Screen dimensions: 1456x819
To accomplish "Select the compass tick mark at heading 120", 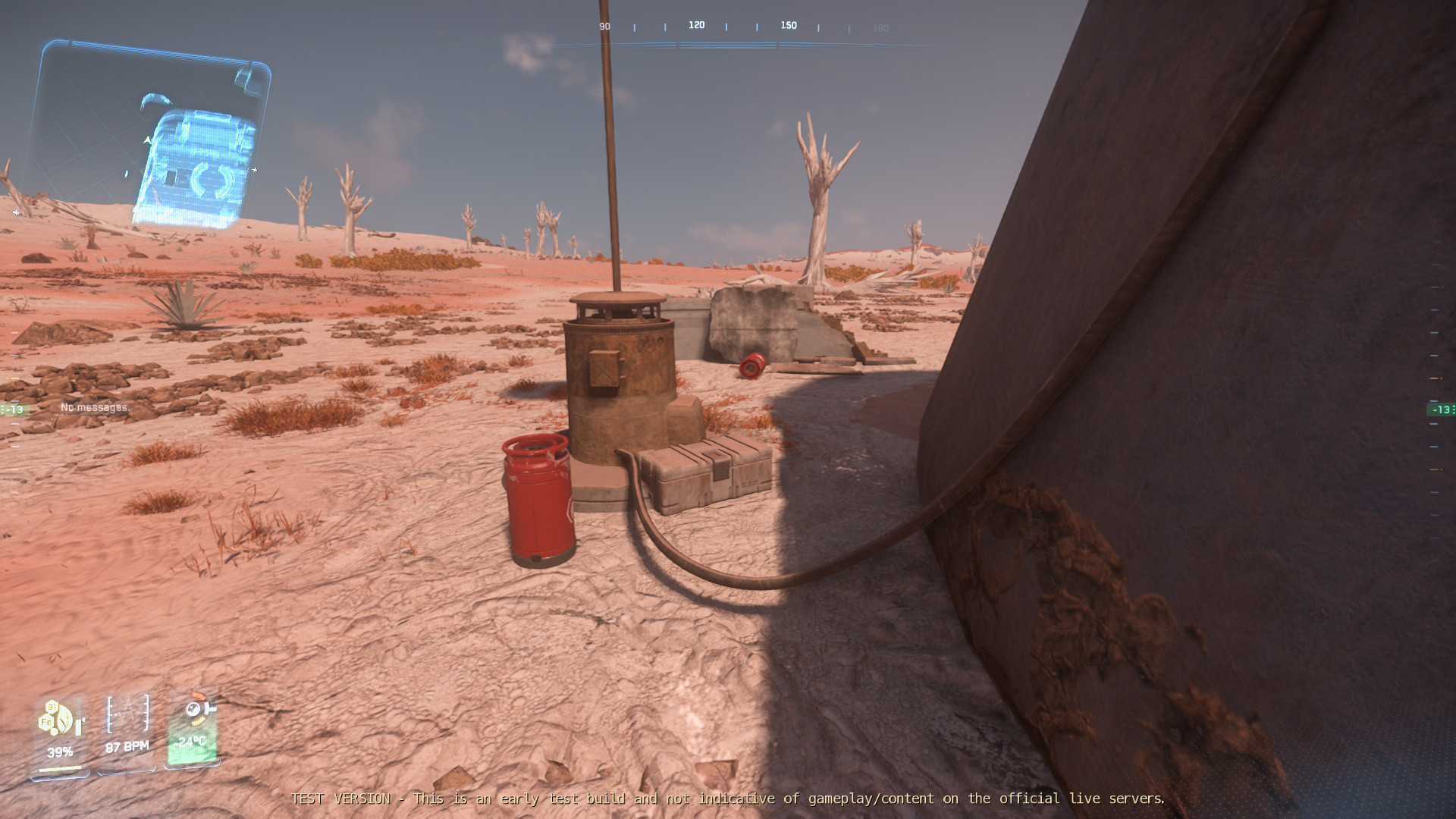I will 697,25.
